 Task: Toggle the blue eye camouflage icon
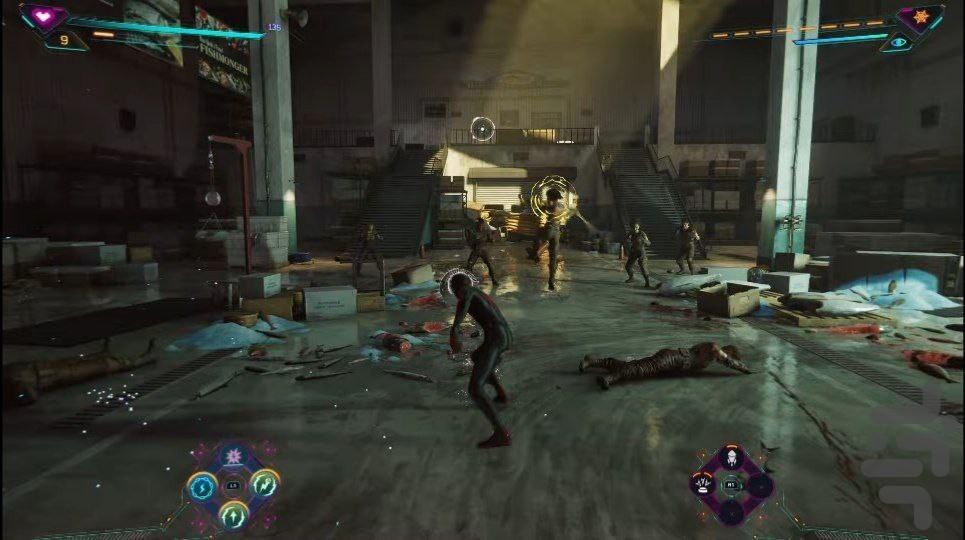[x=899, y=42]
